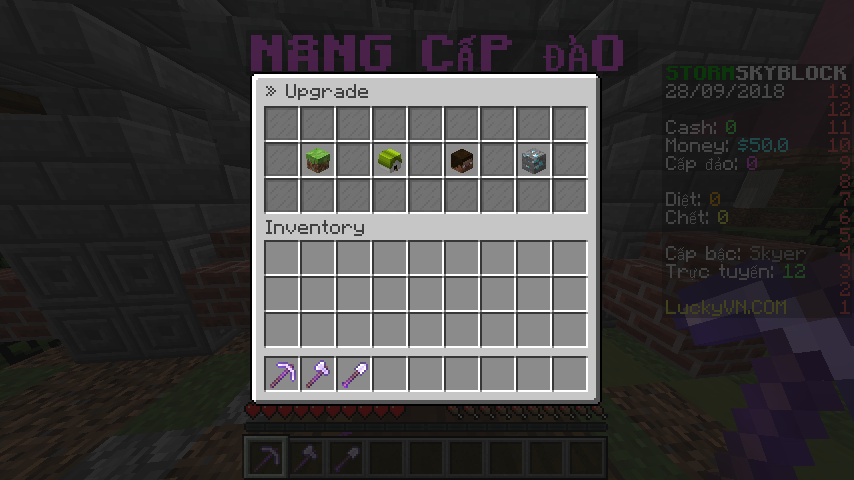Pick up the enchanted pickaxe

coord(283,374)
